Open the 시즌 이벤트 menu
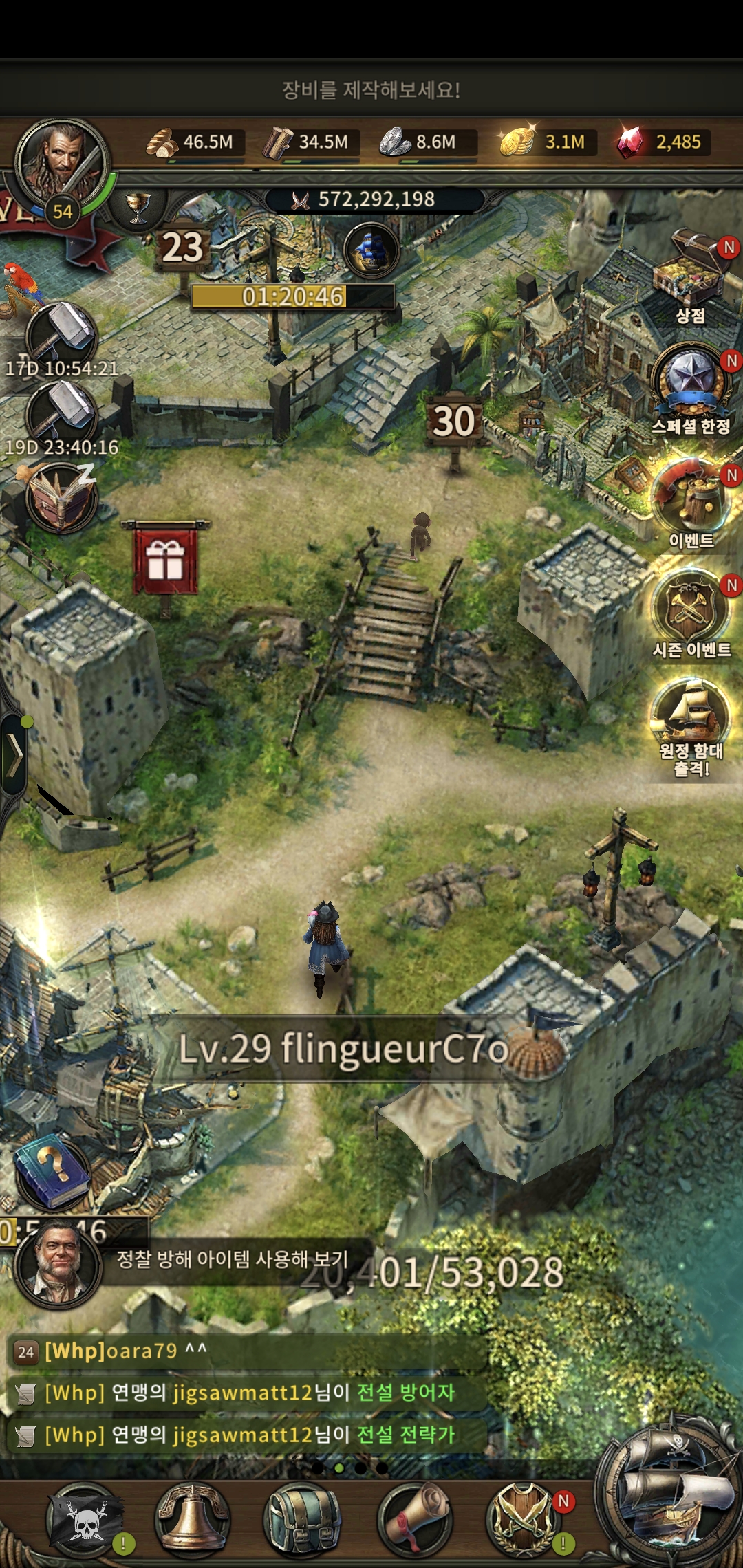The width and height of the screenshot is (743, 1568). tap(690, 609)
